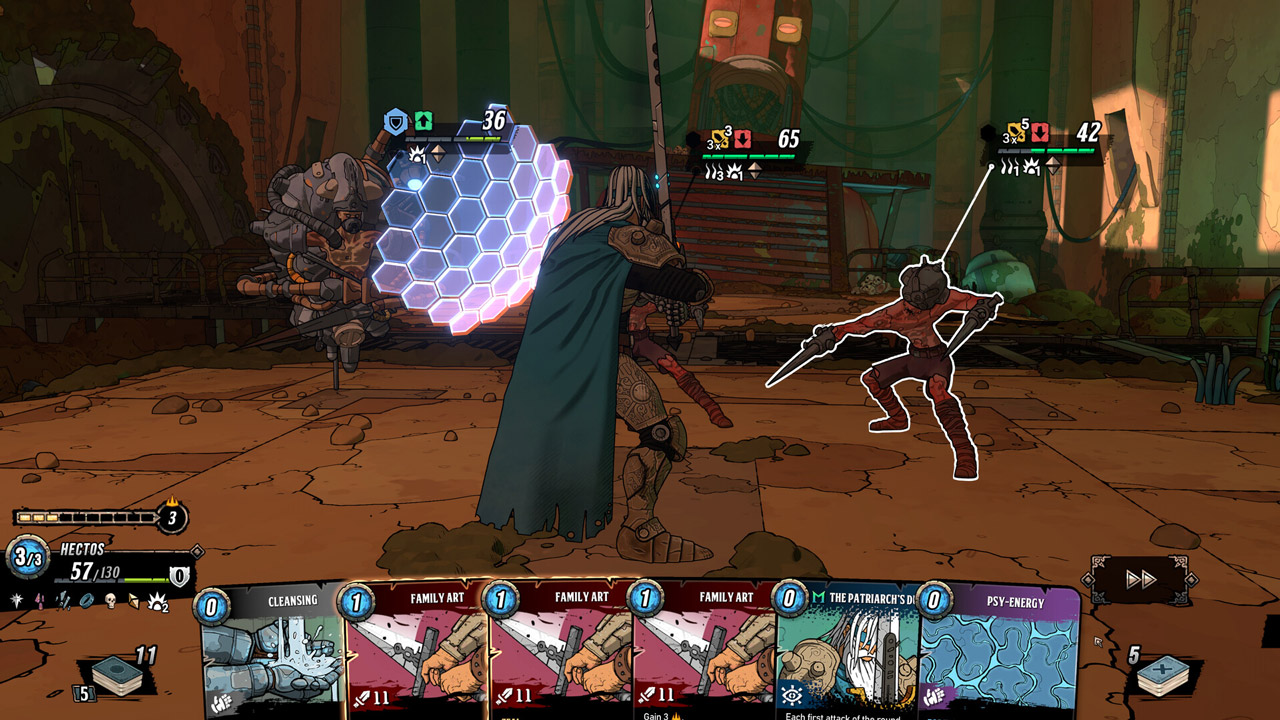The width and height of the screenshot is (1280, 720).
Task: View the discard pile marked with X
Action: [x=1162, y=675]
